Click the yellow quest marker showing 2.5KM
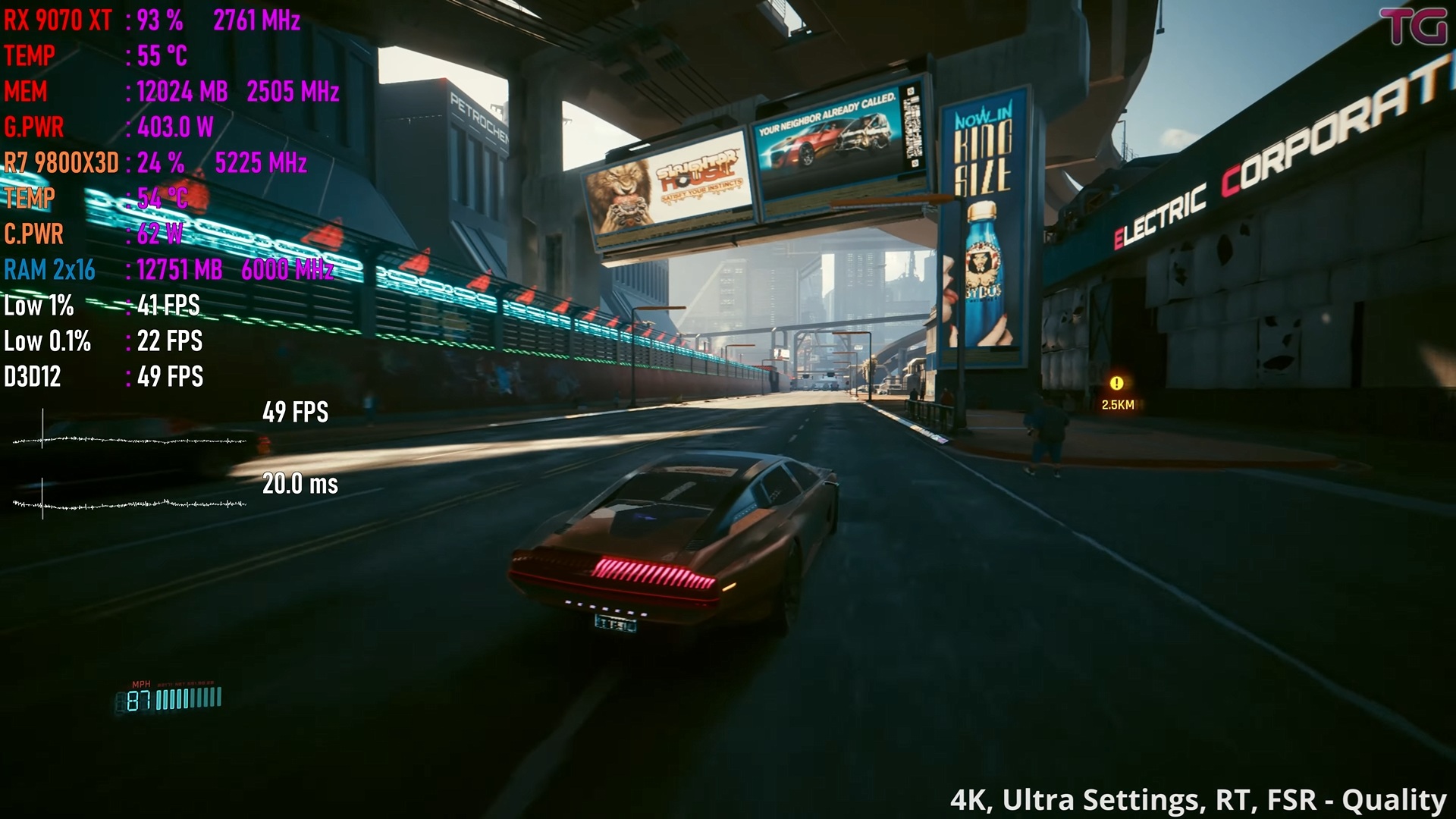Image resolution: width=1456 pixels, height=819 pixels. pos(1116,384)
